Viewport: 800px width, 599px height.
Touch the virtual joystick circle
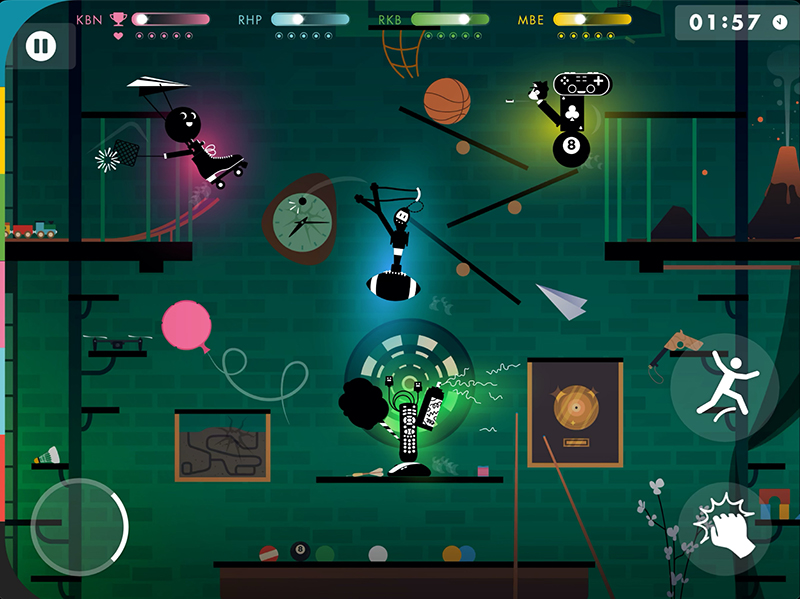tap(80, 527)
